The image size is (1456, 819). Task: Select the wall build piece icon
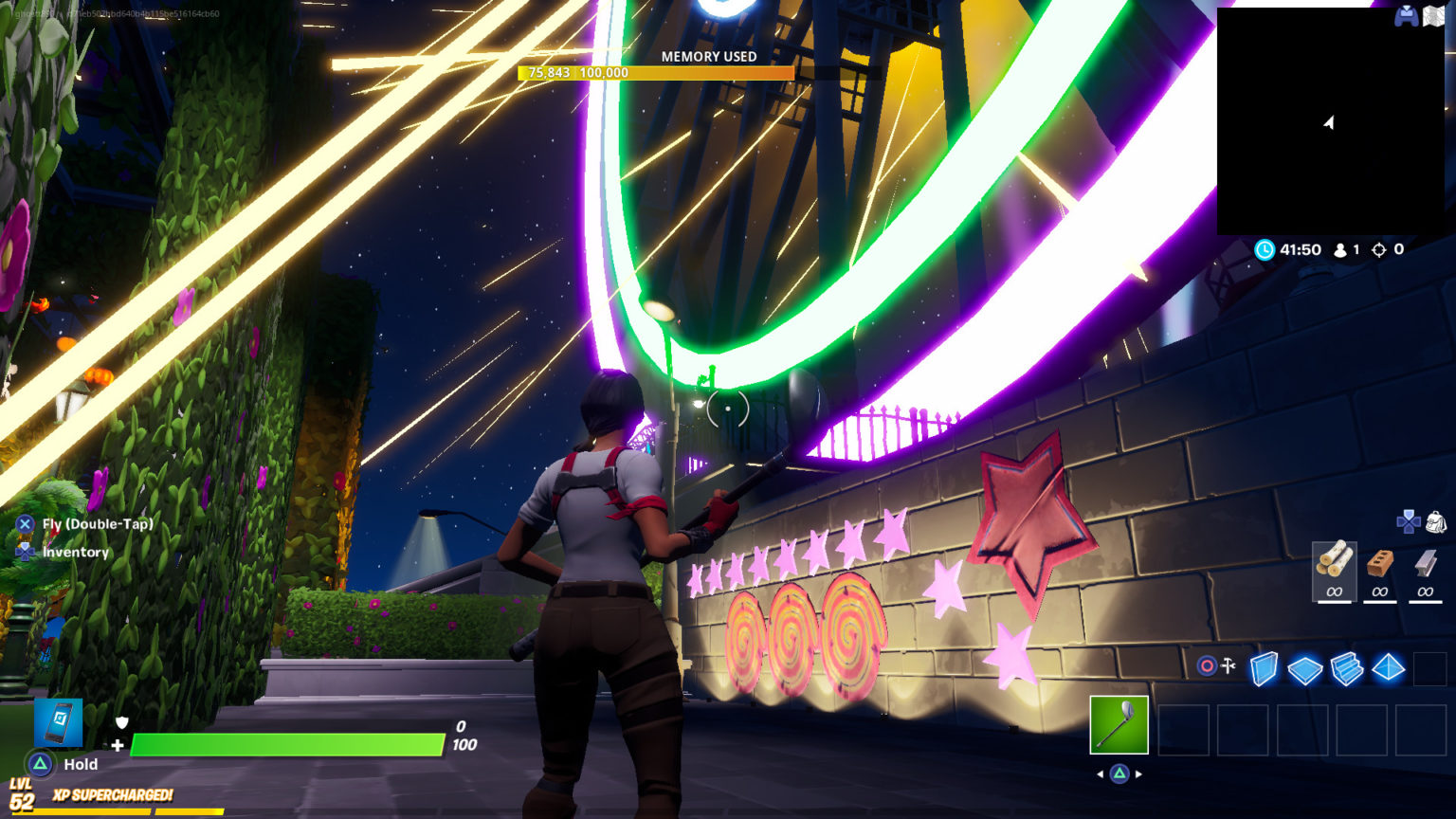coord(1264,667)
